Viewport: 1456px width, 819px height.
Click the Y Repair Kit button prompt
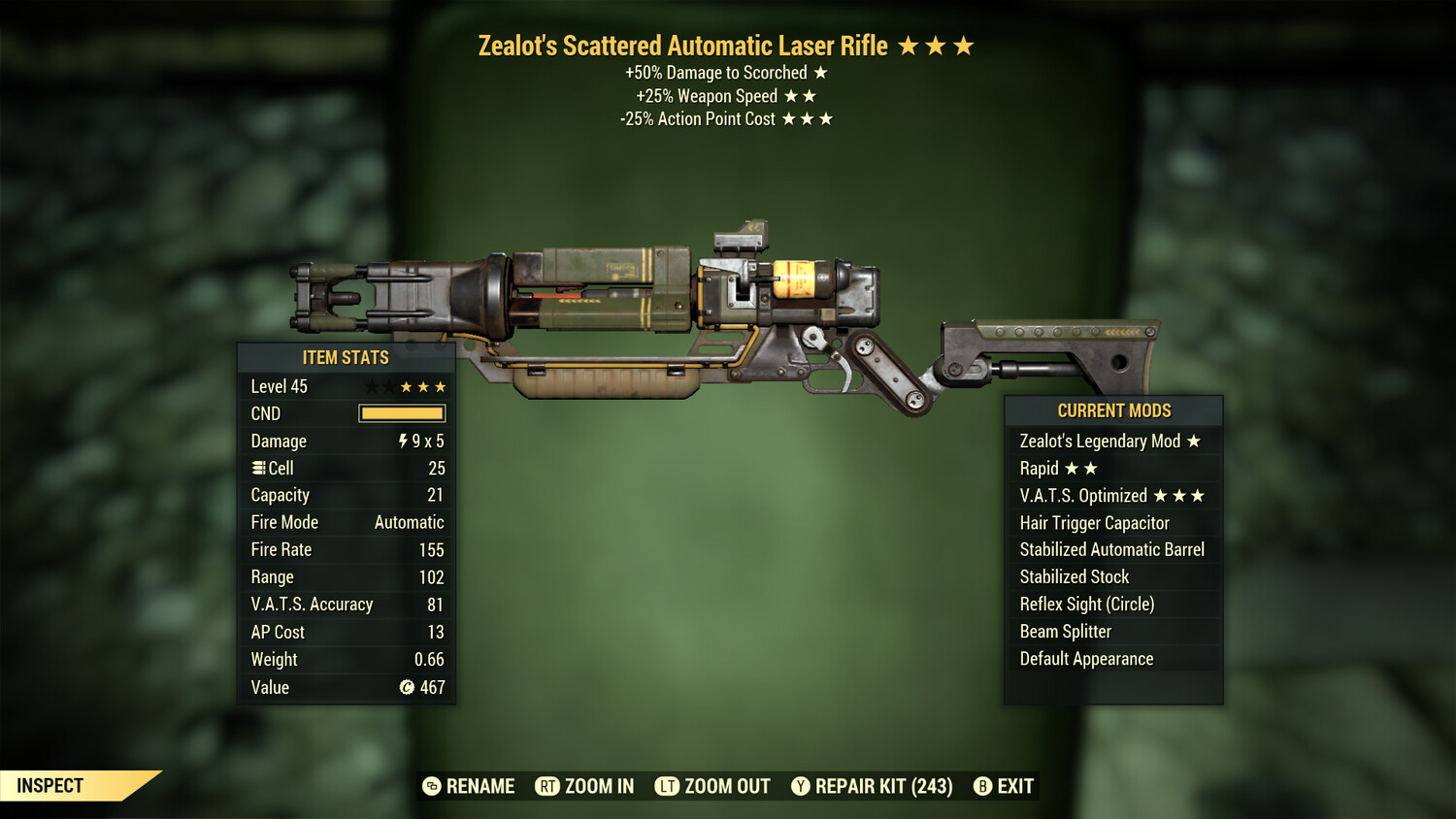click(801, 786)
